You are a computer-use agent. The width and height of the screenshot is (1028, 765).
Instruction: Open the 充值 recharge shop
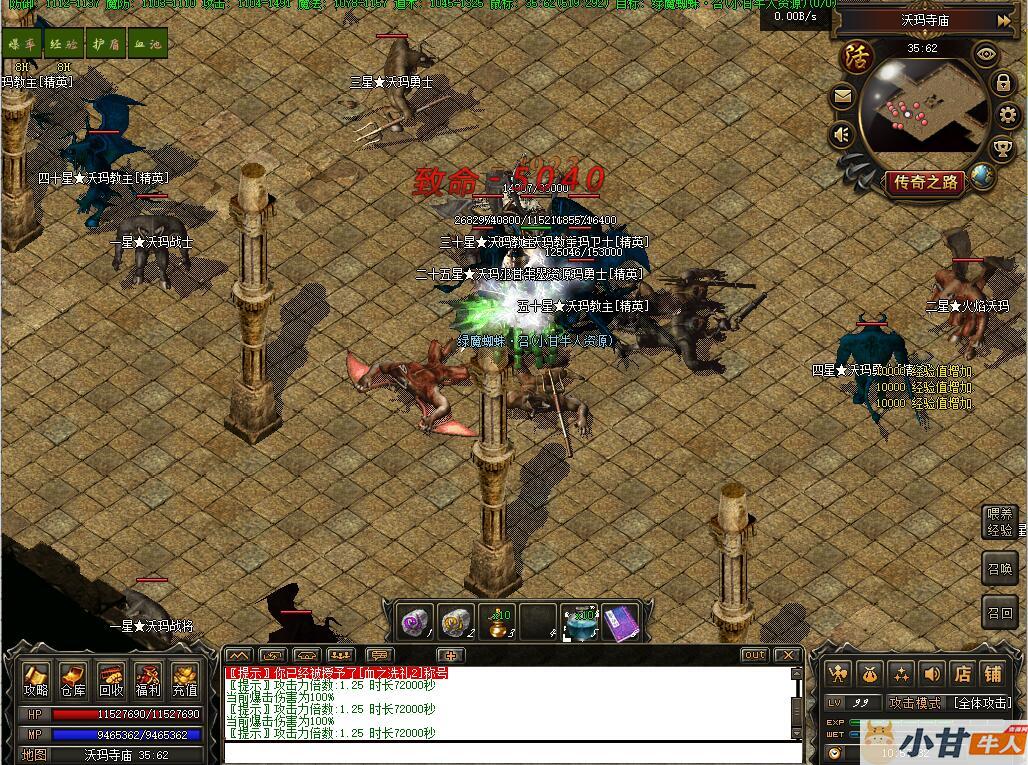click(x=185, y=680)
